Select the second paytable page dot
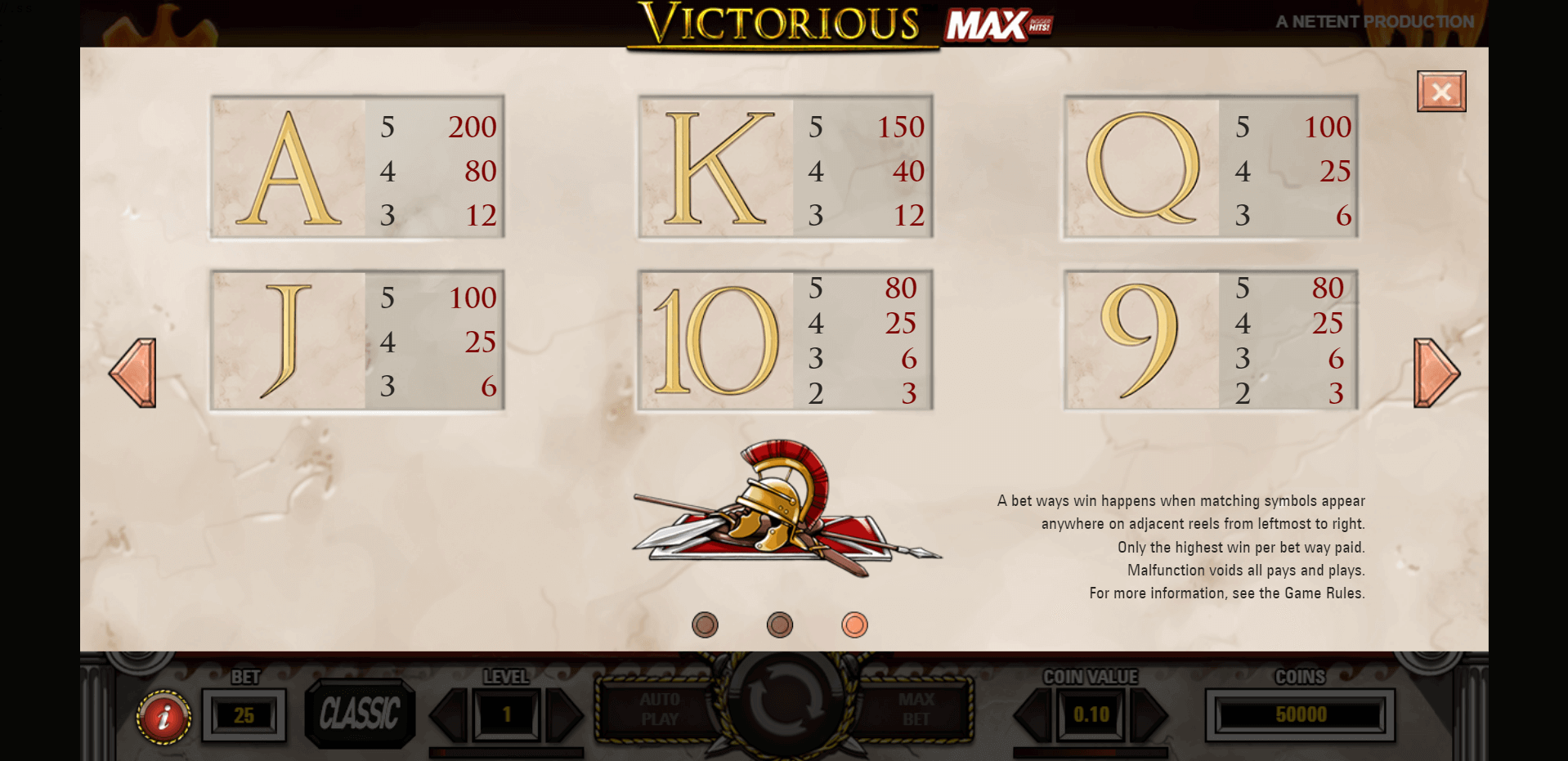 [x=780, y=625]
